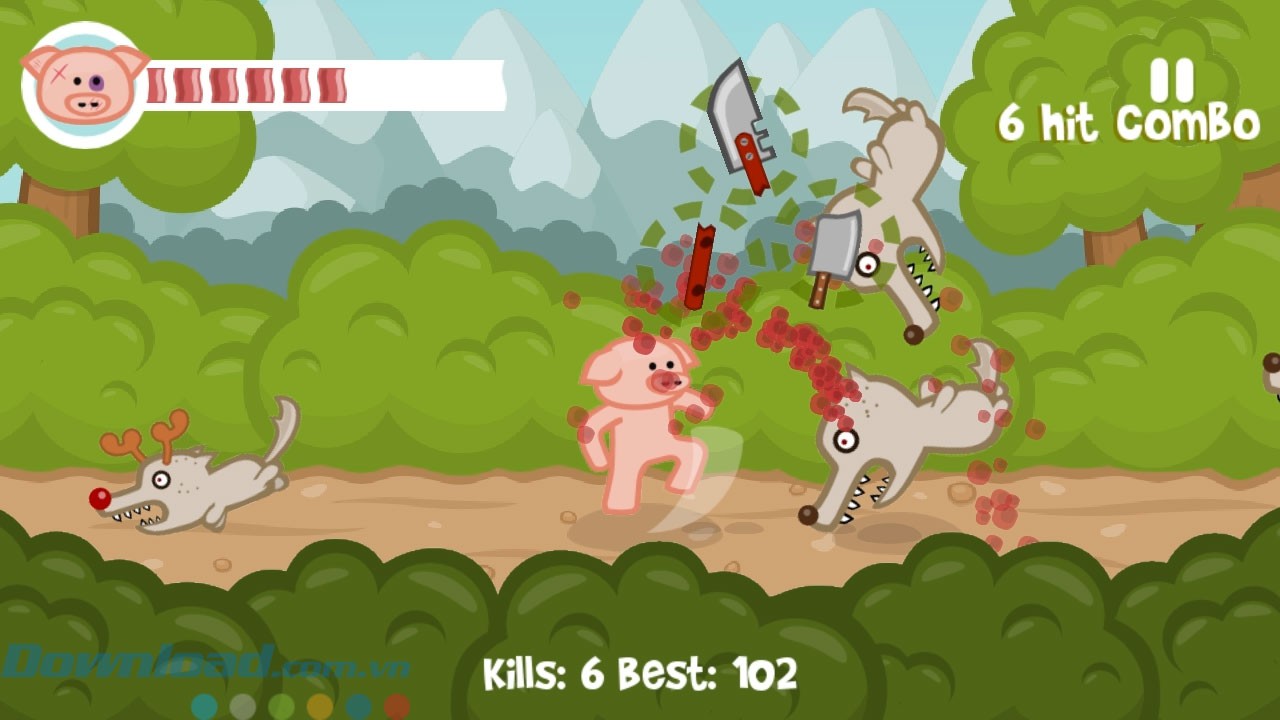The image size is (1280, 720).
Task: Click the green dot in the dot row
Action: pyautogui.click(x=281, y=705)
